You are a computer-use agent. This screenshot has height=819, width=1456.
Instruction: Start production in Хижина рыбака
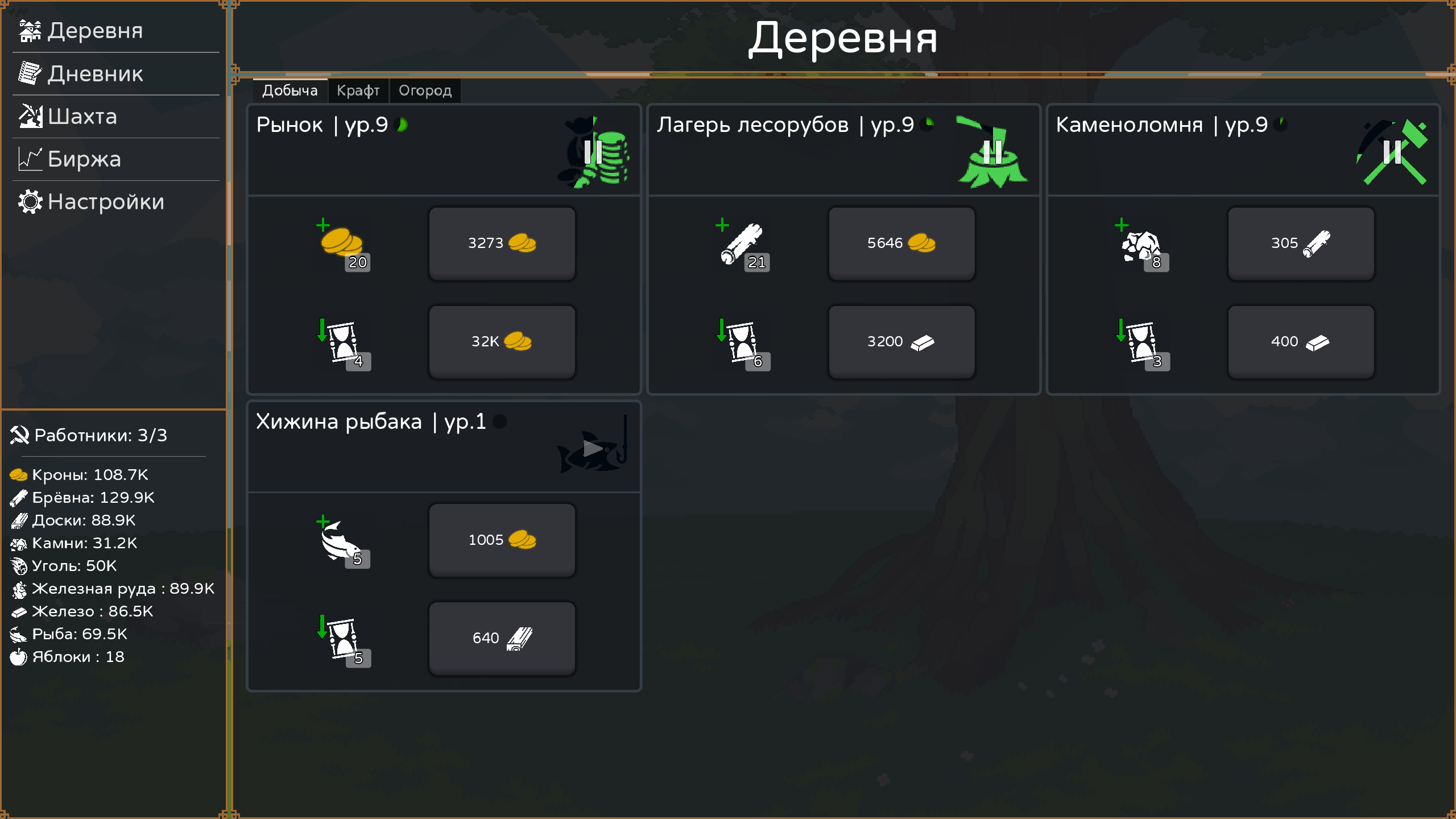pos(593,448)
